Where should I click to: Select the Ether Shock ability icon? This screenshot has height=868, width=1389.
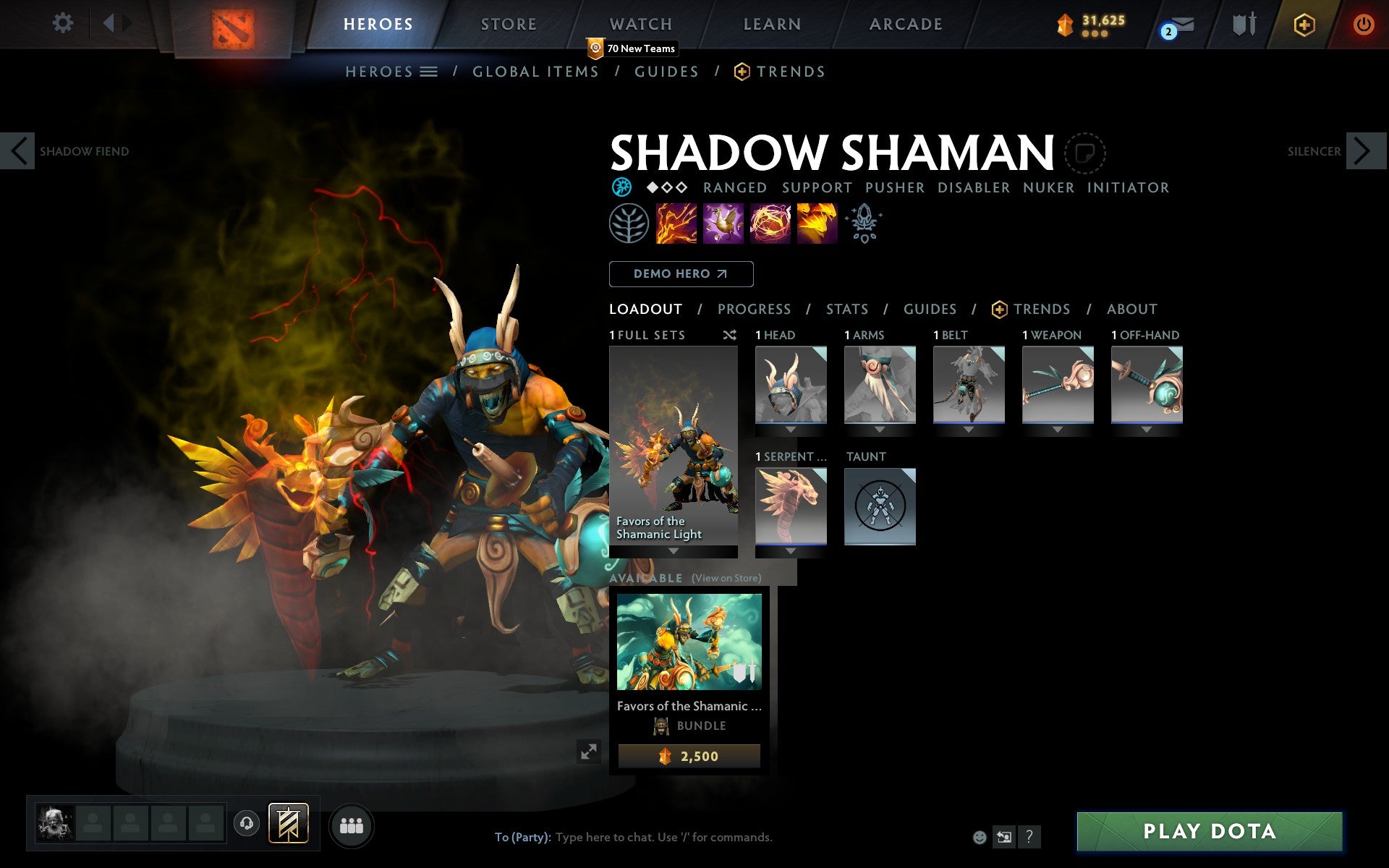pyautogui.click(x=676, y=224)
